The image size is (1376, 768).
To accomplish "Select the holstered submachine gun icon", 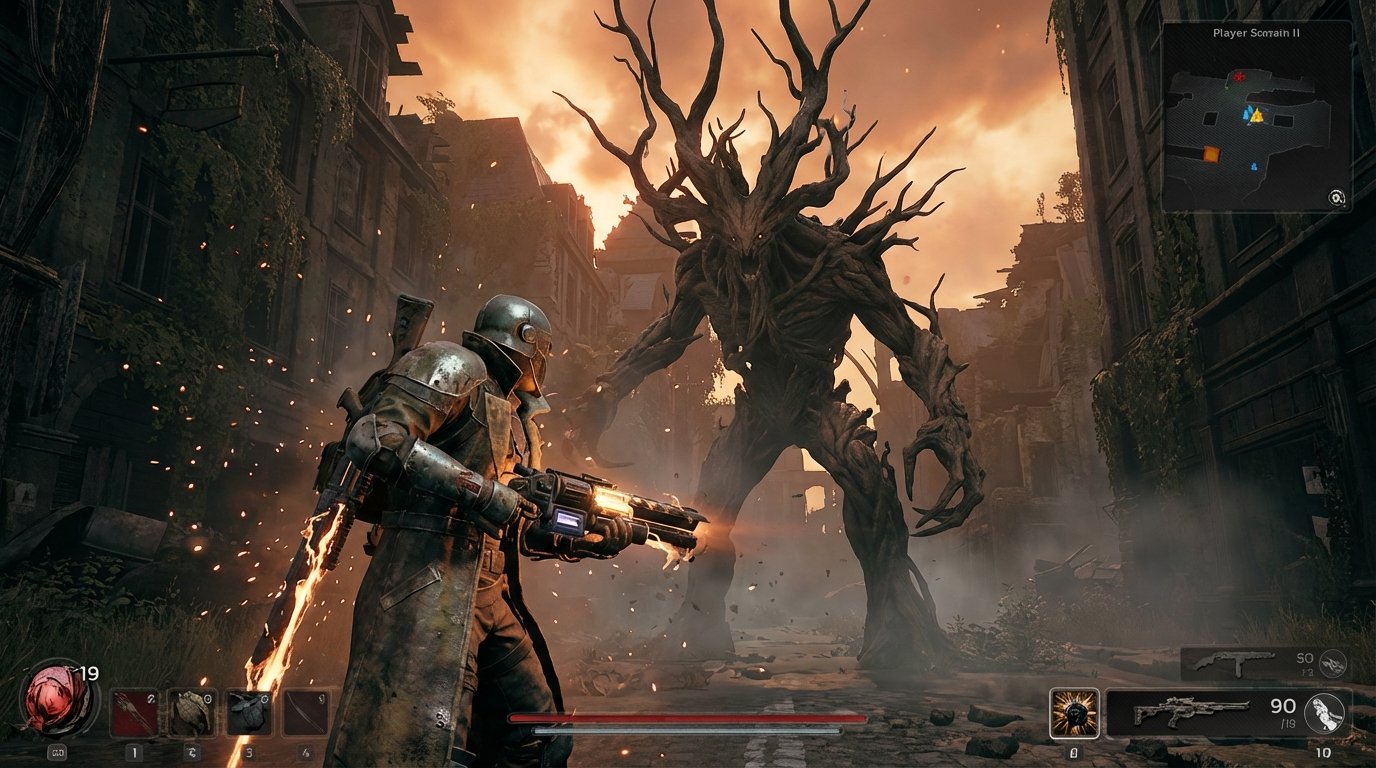I will [1235, 663].
